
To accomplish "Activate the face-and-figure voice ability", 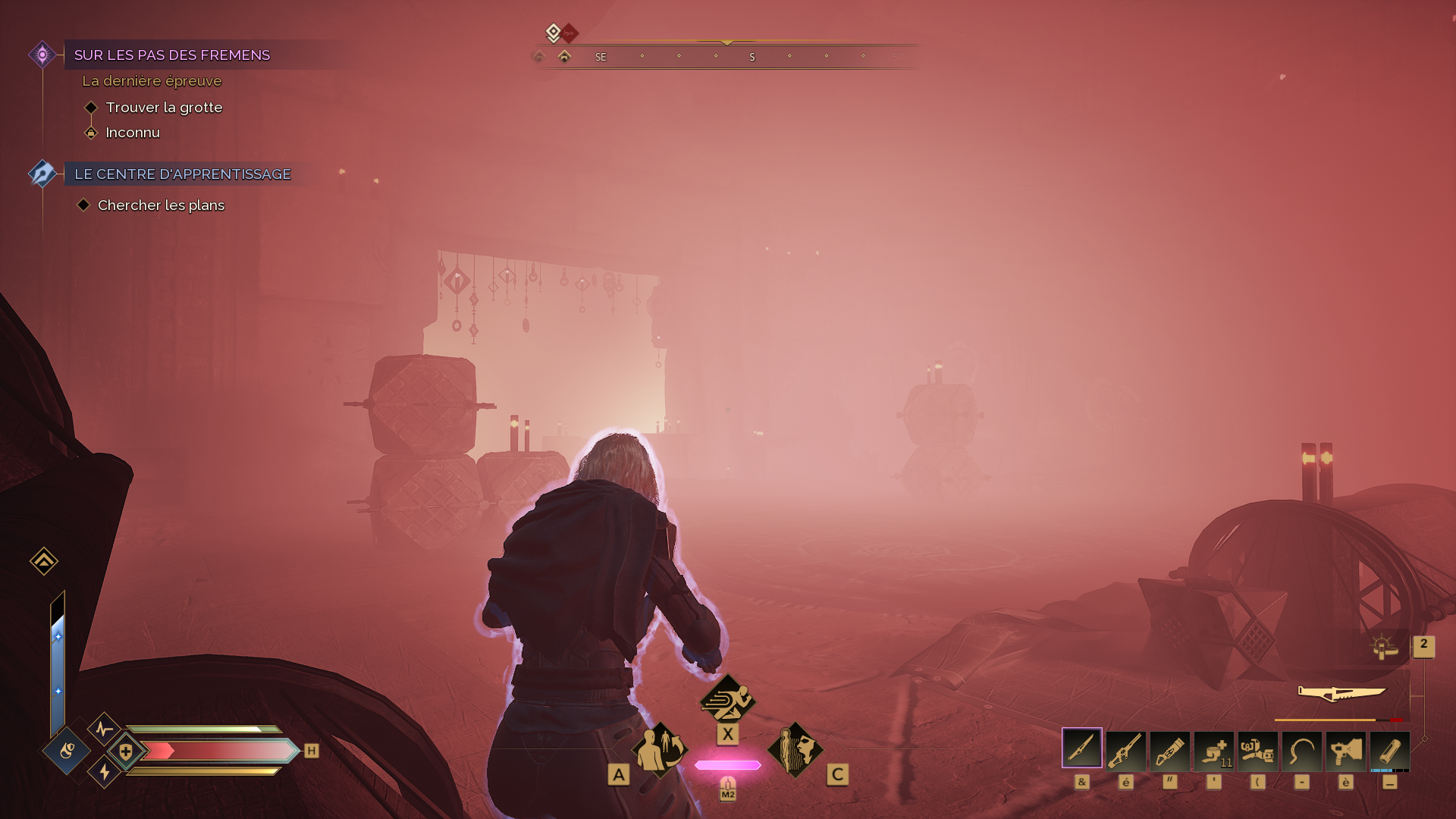I will [x=795, y=749].
